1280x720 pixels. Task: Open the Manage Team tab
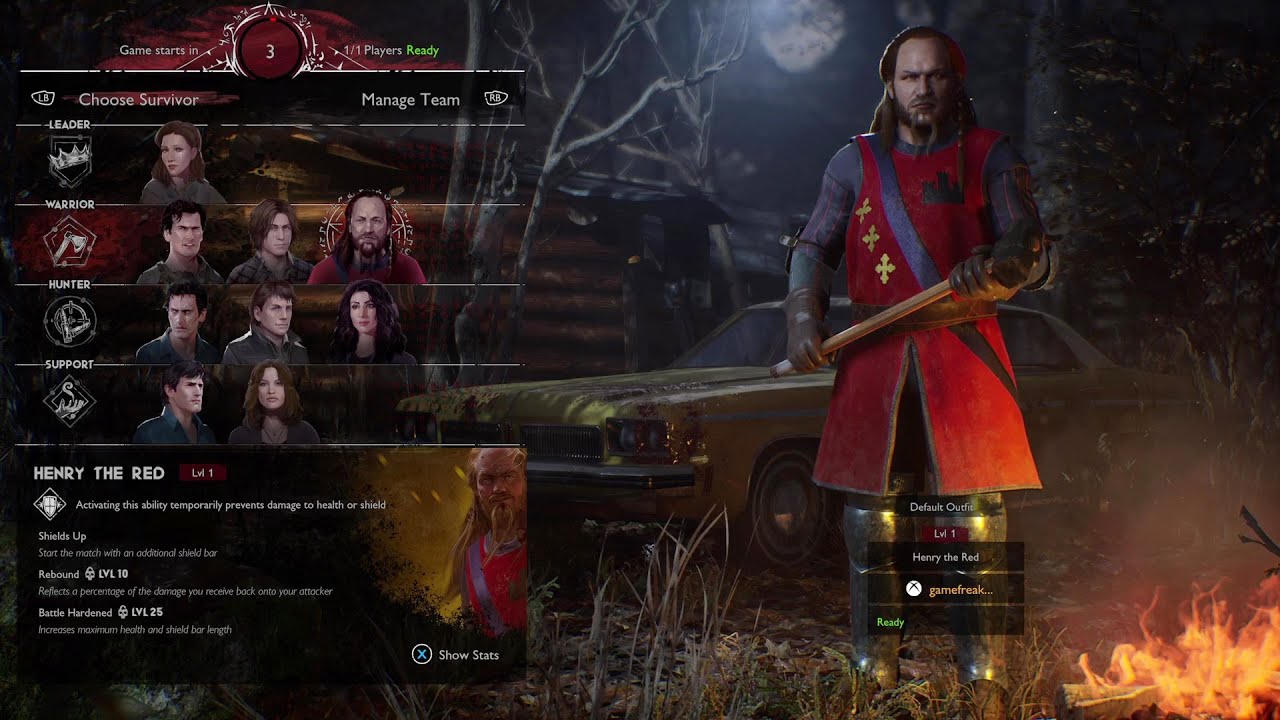pos(410,100)
